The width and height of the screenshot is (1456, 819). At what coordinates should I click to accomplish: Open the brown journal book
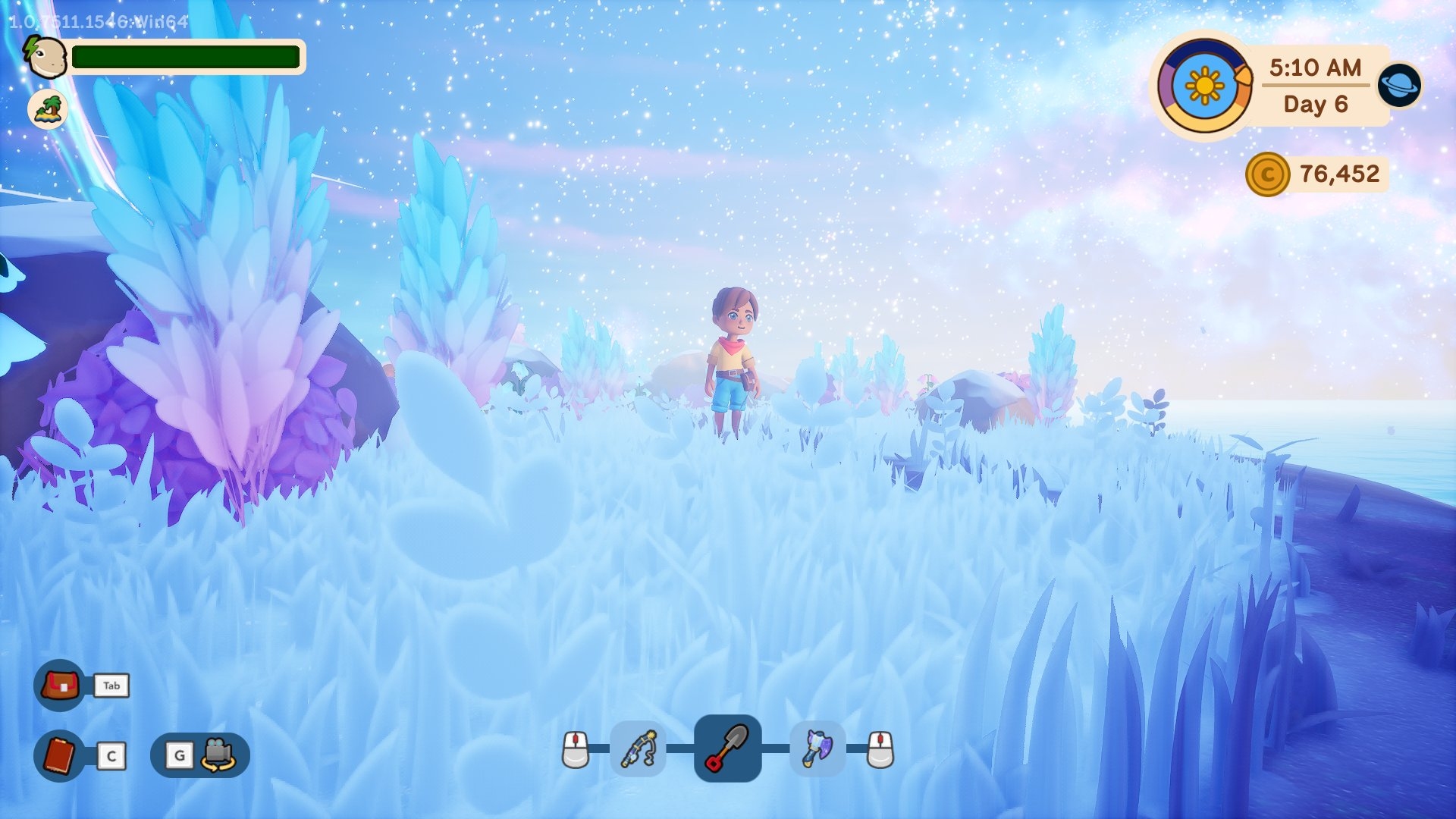click(59, 755)
